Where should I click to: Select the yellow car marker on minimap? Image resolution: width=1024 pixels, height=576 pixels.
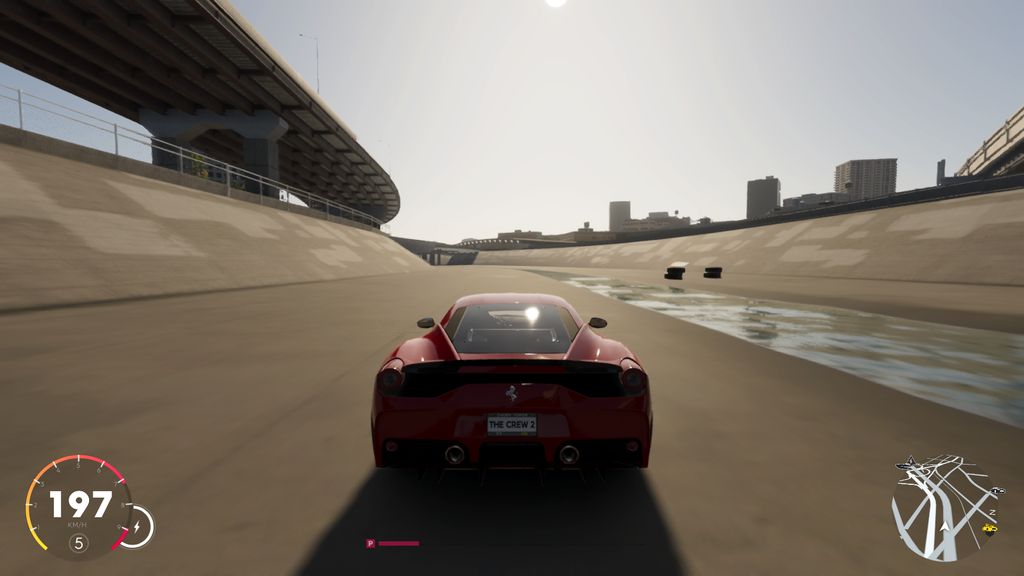990,528
